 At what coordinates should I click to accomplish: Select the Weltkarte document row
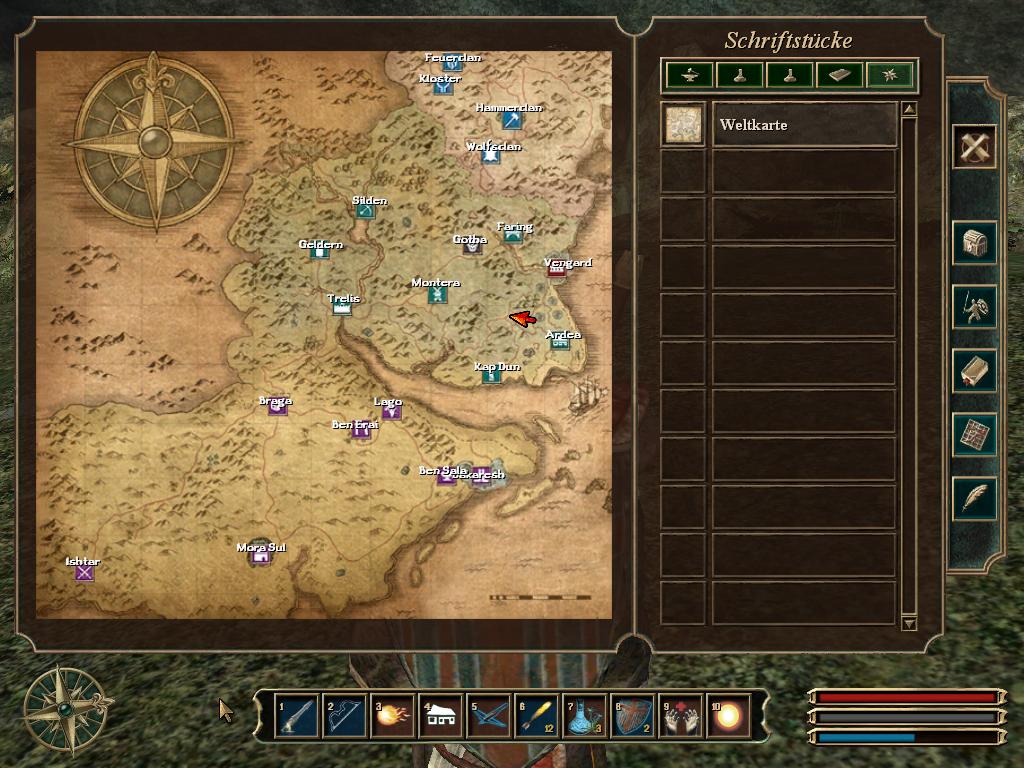tap(803, 125)
